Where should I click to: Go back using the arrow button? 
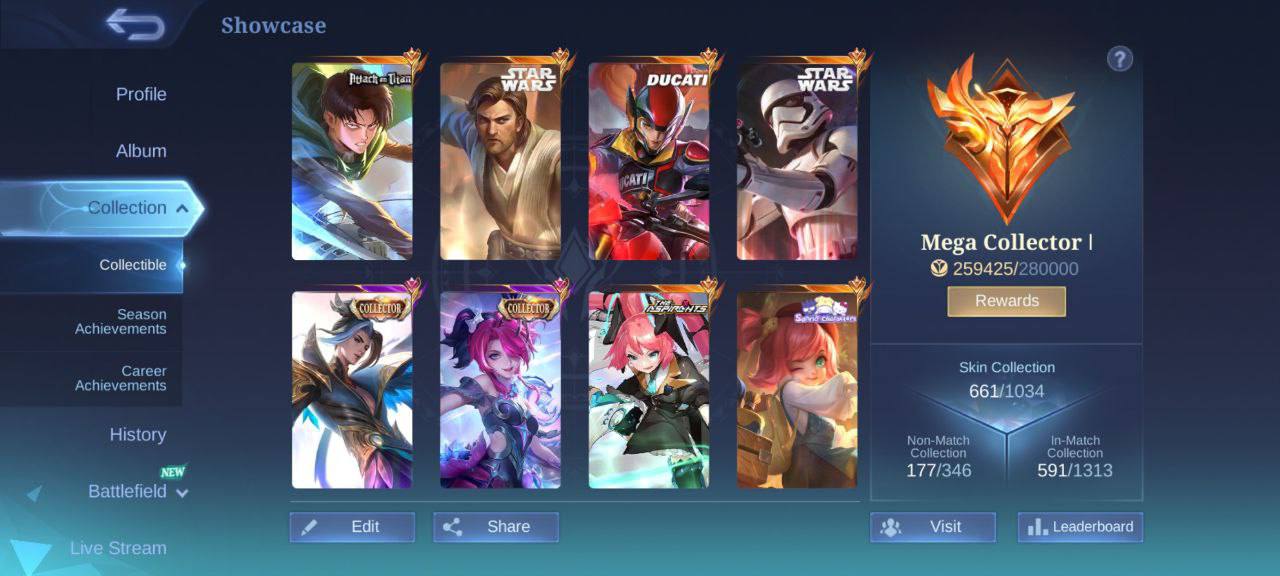pyautogui.click(x=134, y=25)
